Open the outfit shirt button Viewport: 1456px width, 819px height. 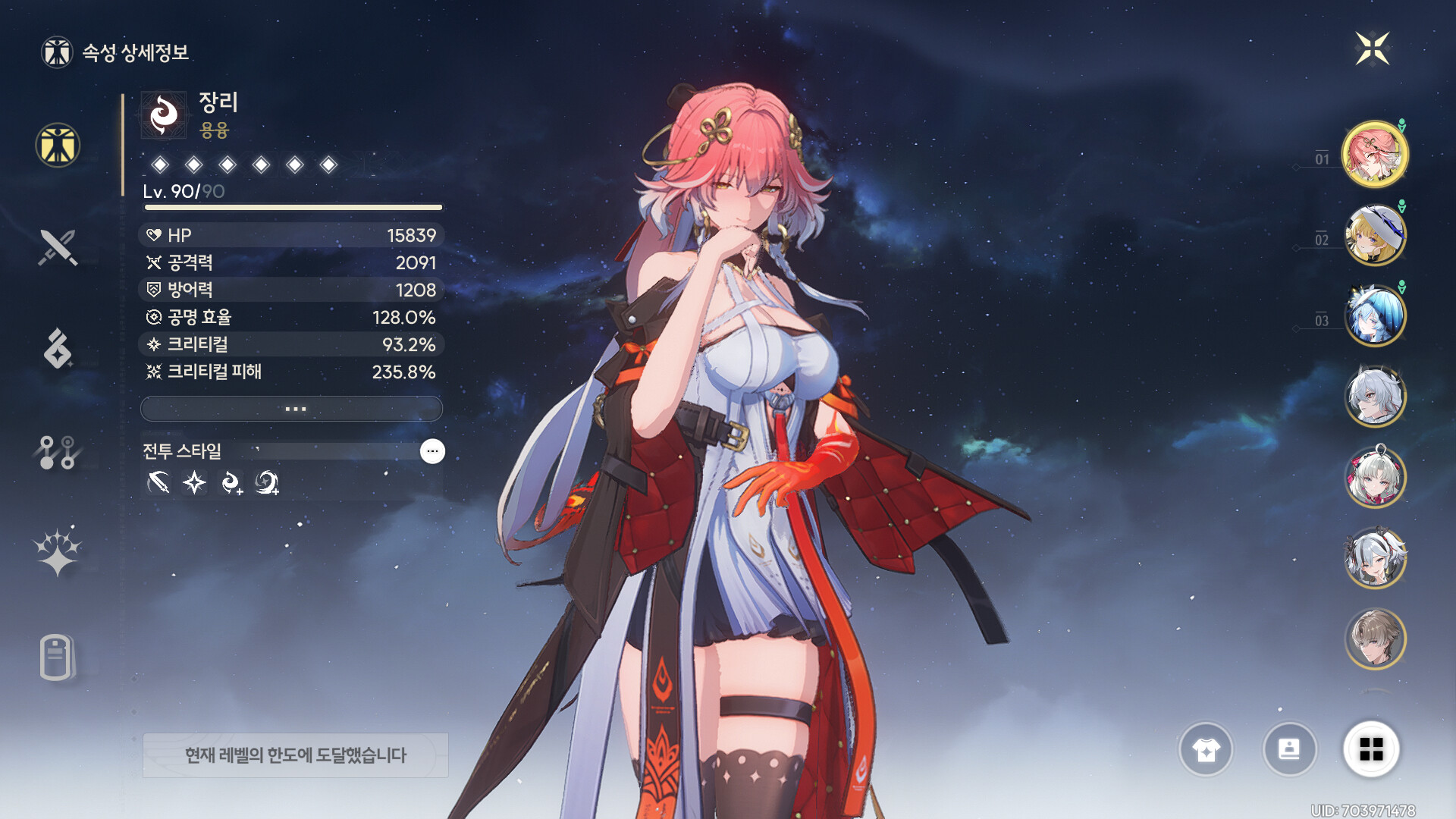[x=1206, y=749]
